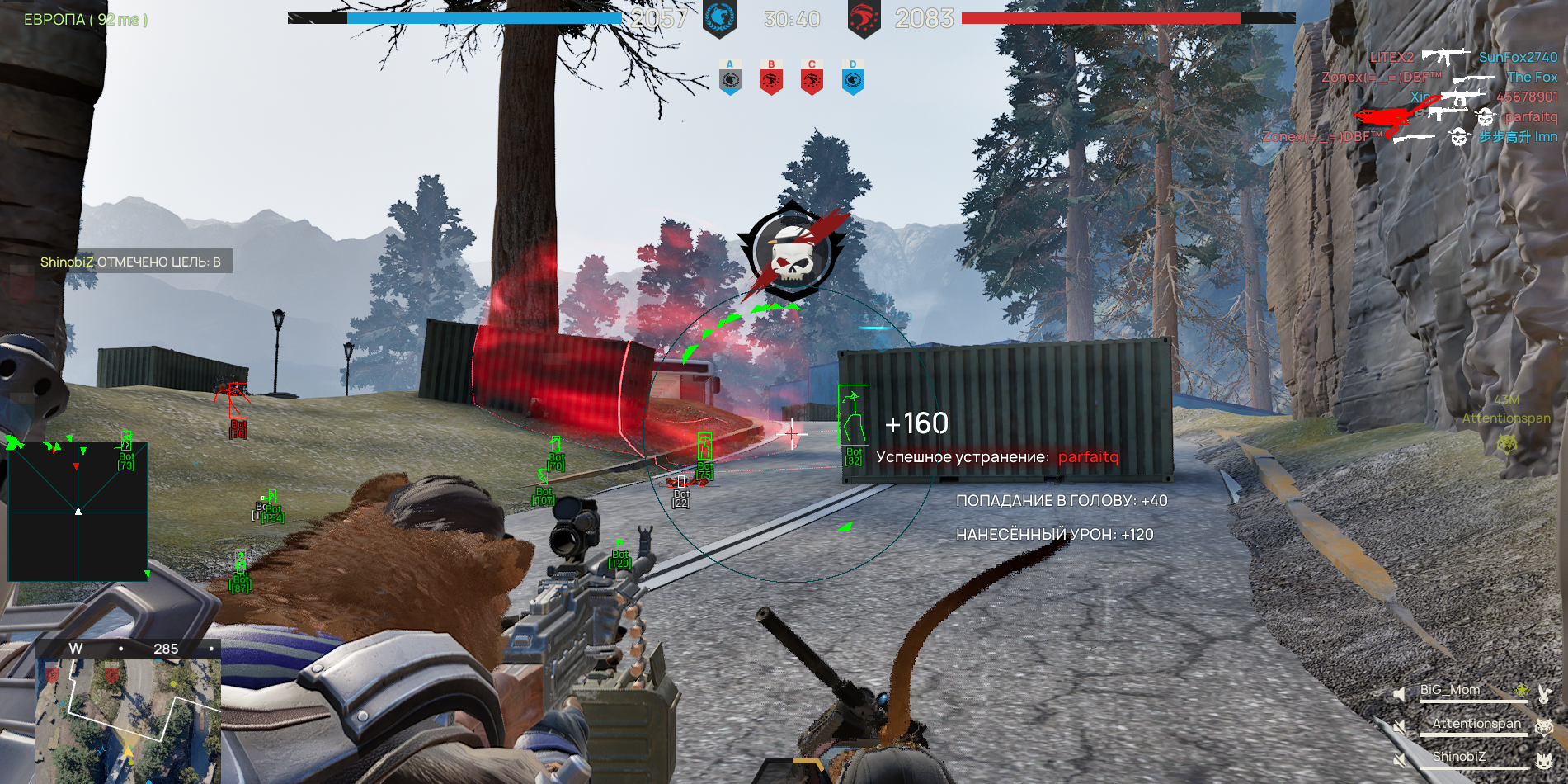Select capture point A flag icon
Viewport: 1568px width, 784px height.
coord(729,78)
